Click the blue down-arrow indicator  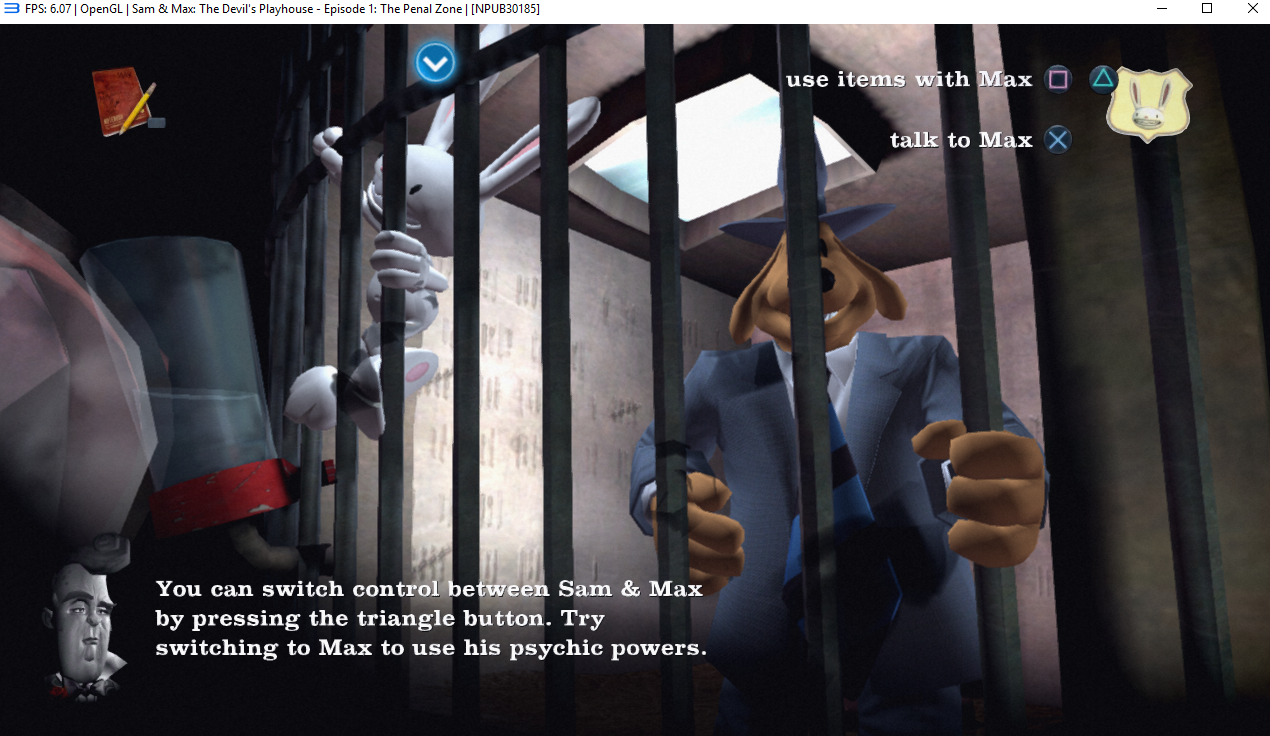click(x=435, y=63)
